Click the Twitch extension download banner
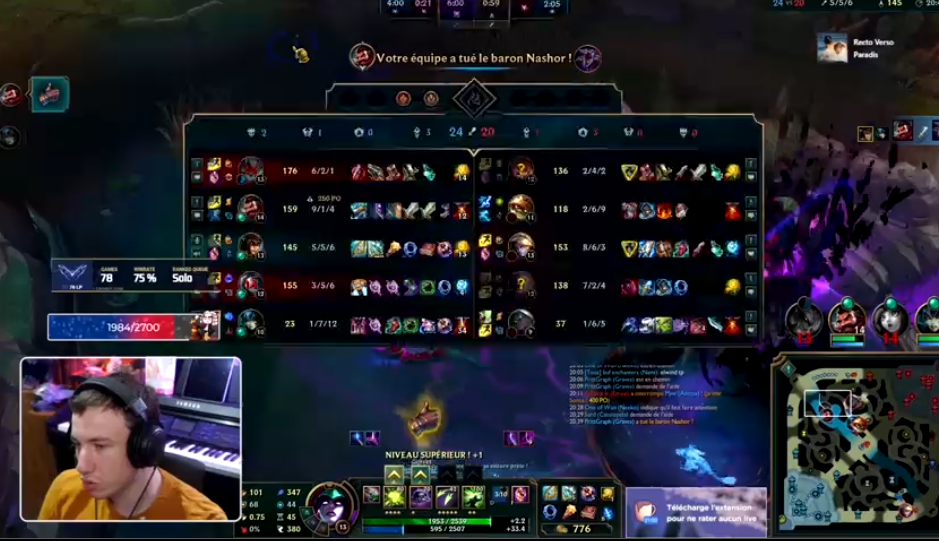939x541 pixels. click(x=696, y=512)
